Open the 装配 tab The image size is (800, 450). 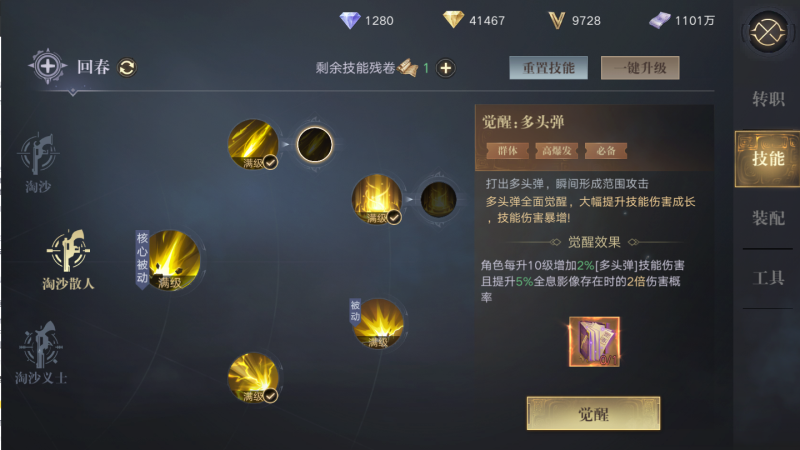coord(768,218)
